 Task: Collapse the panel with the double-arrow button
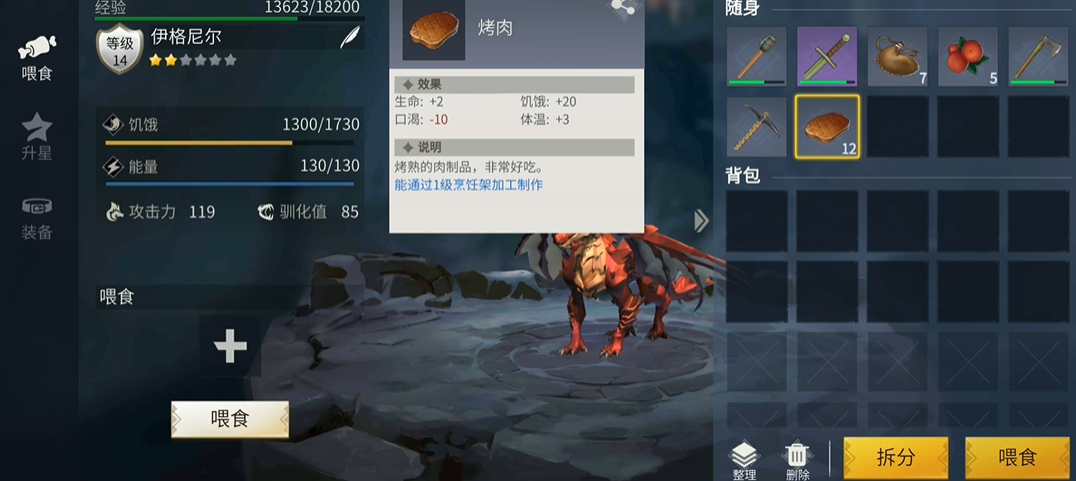click(x=701, y=221)
